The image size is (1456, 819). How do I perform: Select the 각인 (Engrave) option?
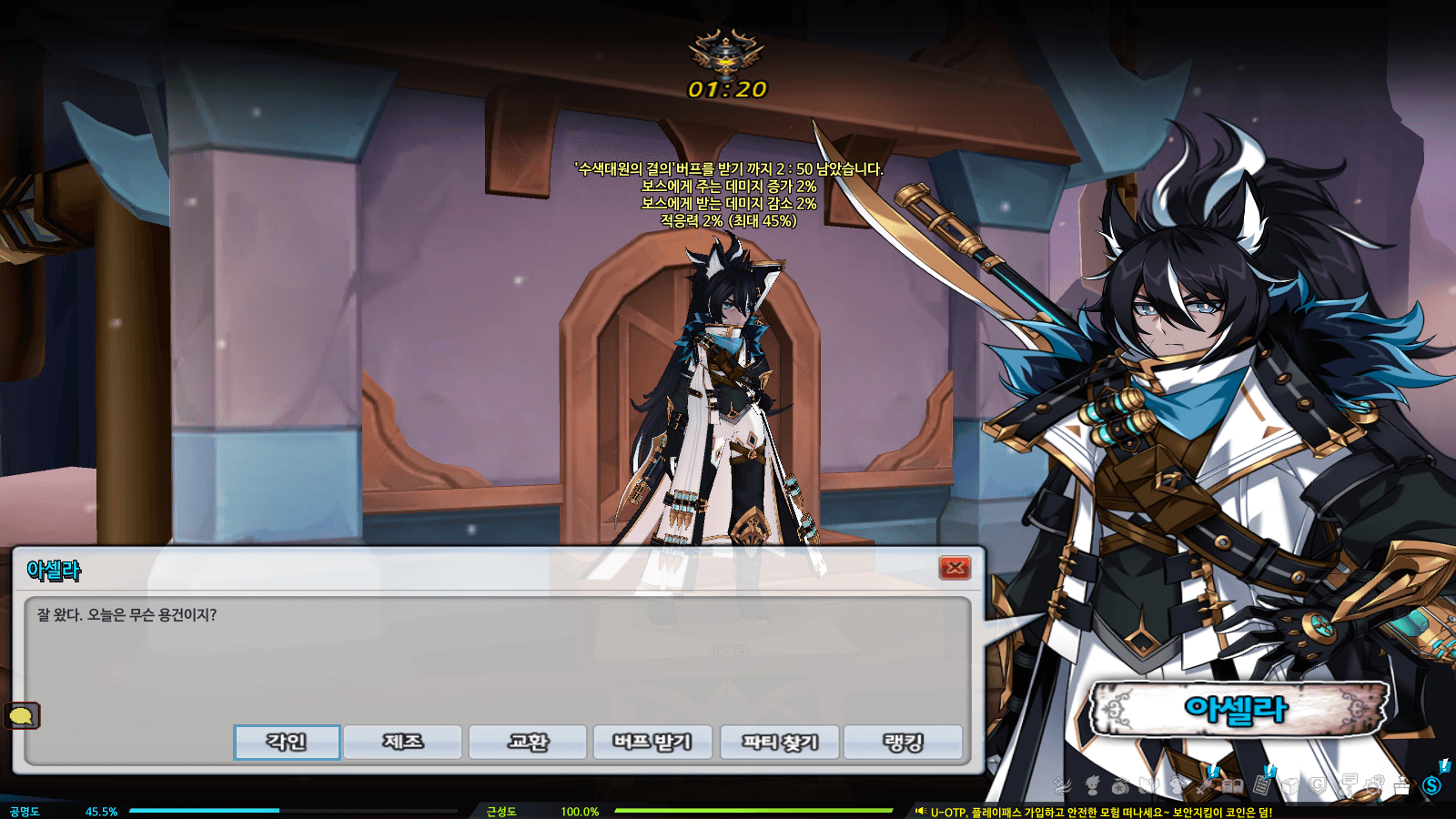click(287, 742)
